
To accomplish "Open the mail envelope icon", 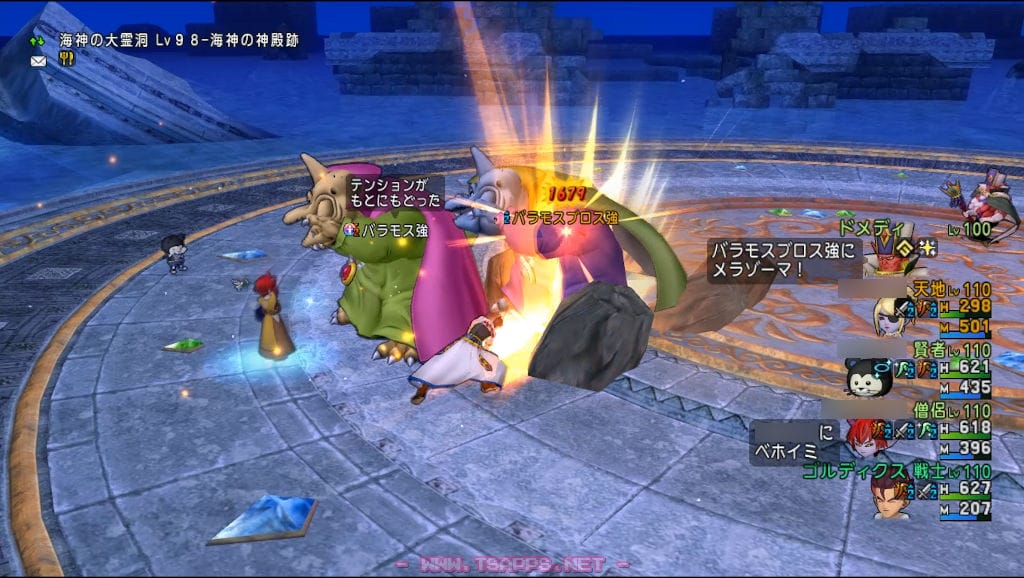I will [x=38, y=60].
